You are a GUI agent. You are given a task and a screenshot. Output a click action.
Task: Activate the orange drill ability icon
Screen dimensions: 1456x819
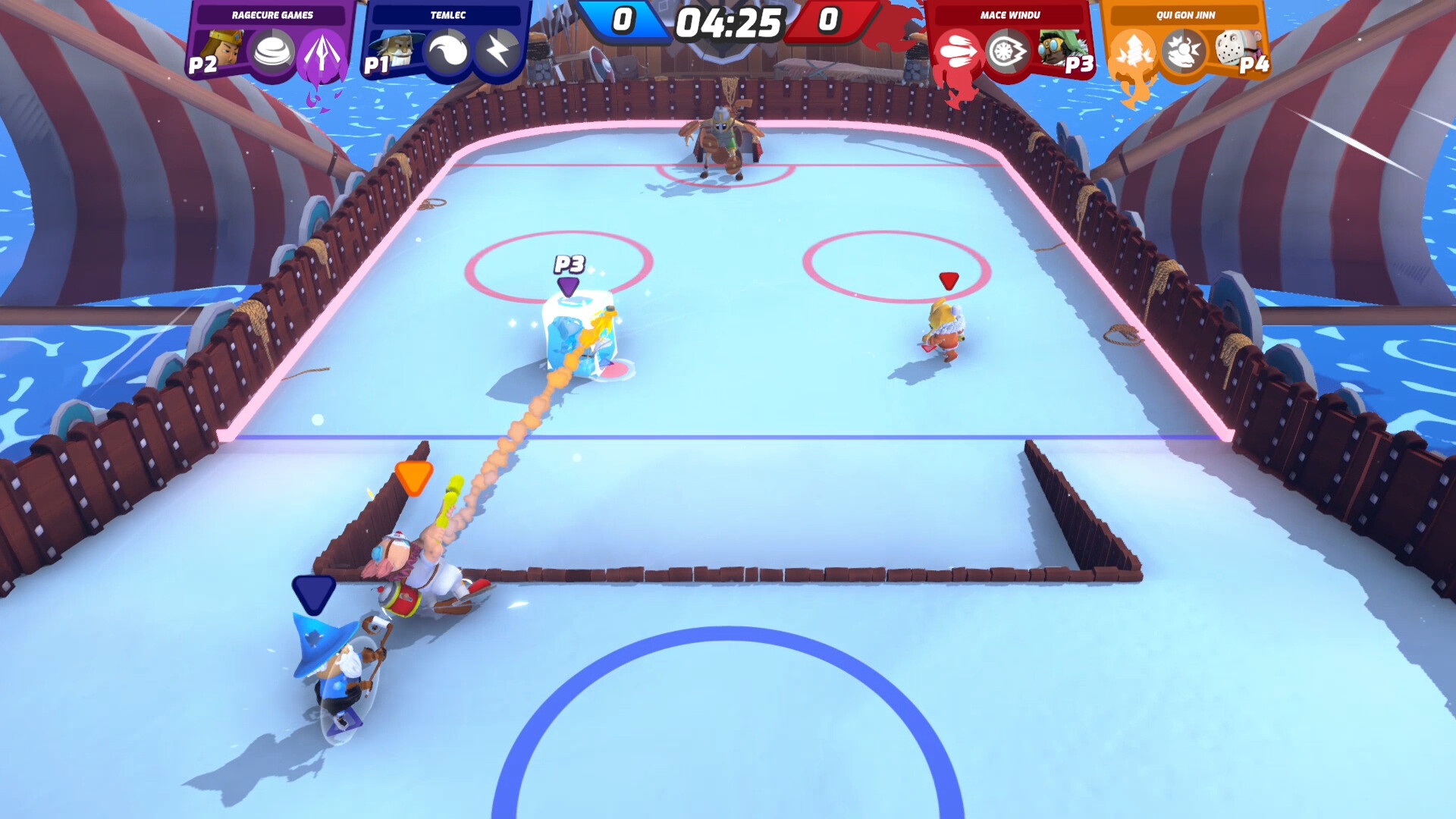coord(1132,52)
